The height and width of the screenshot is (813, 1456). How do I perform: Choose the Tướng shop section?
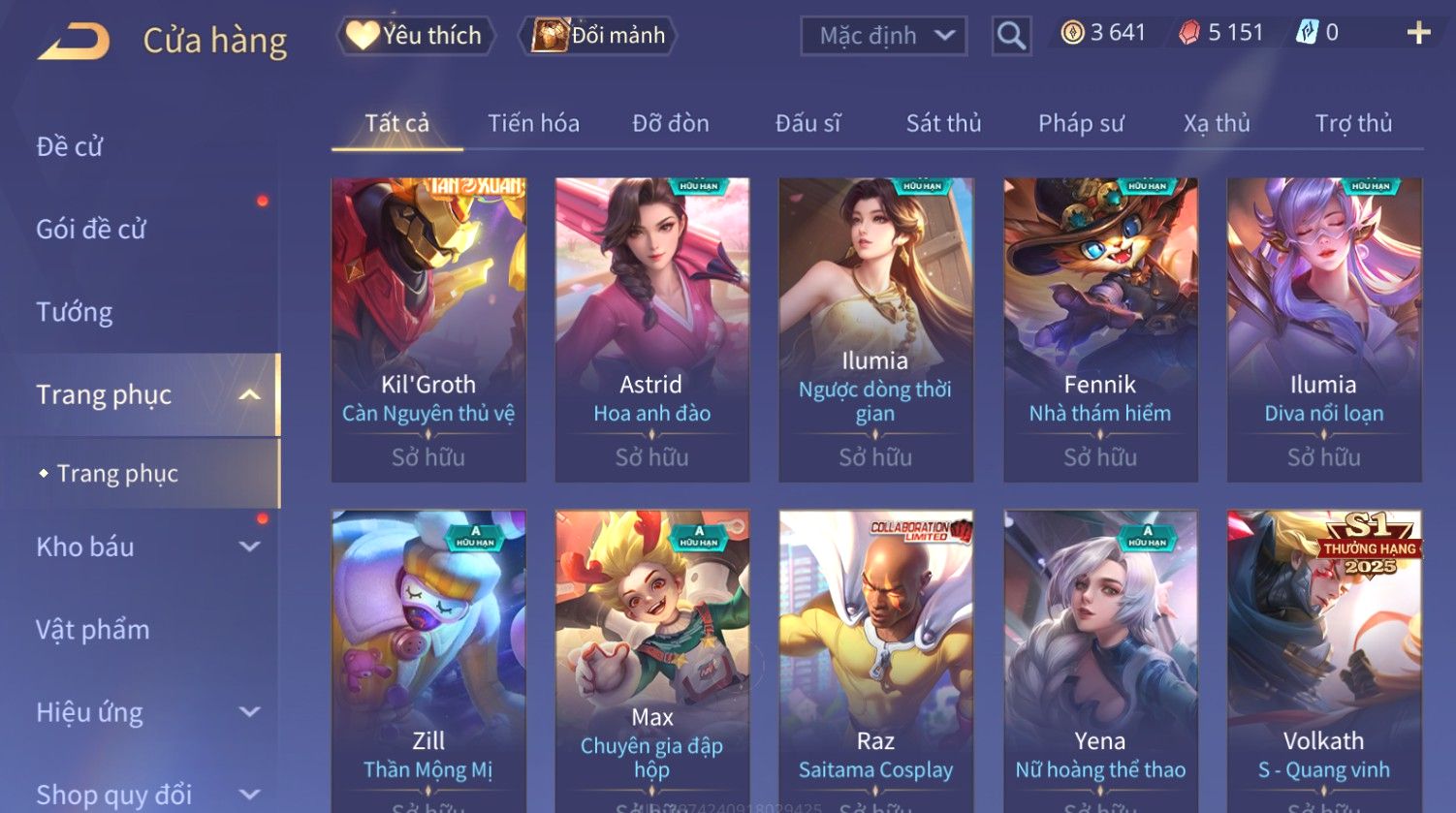[x=75, y=312]
